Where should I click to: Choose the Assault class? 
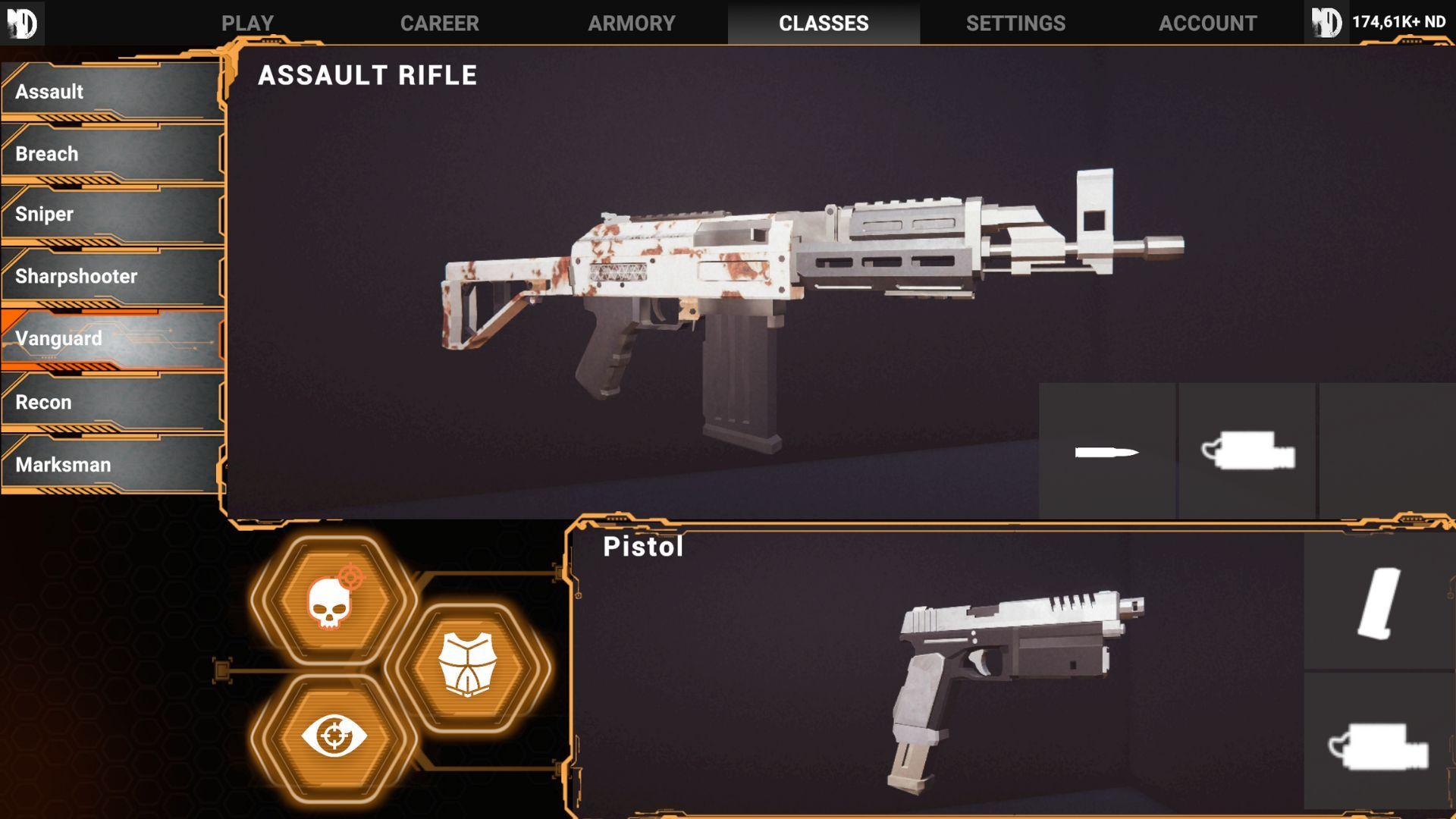point(112,92)
